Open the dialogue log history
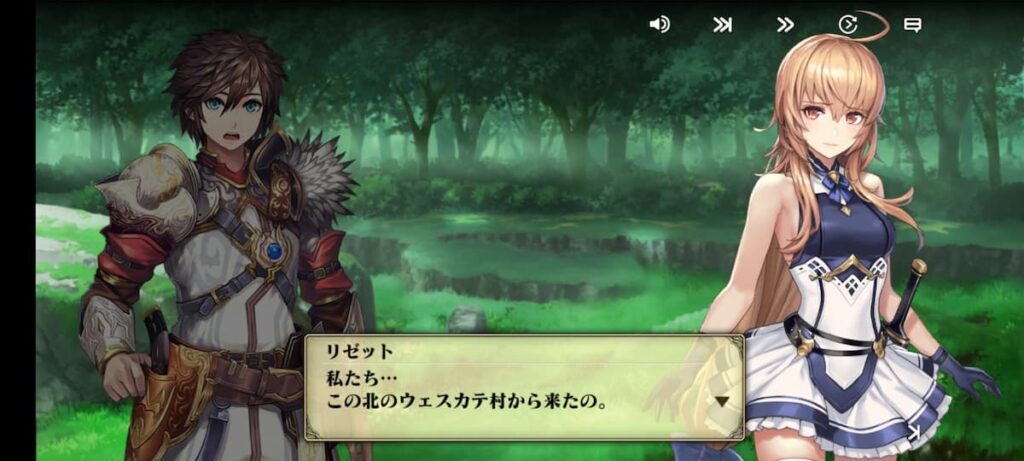Image resolution: width=1024 pixels, height=461 pixels. coord(912,25)
